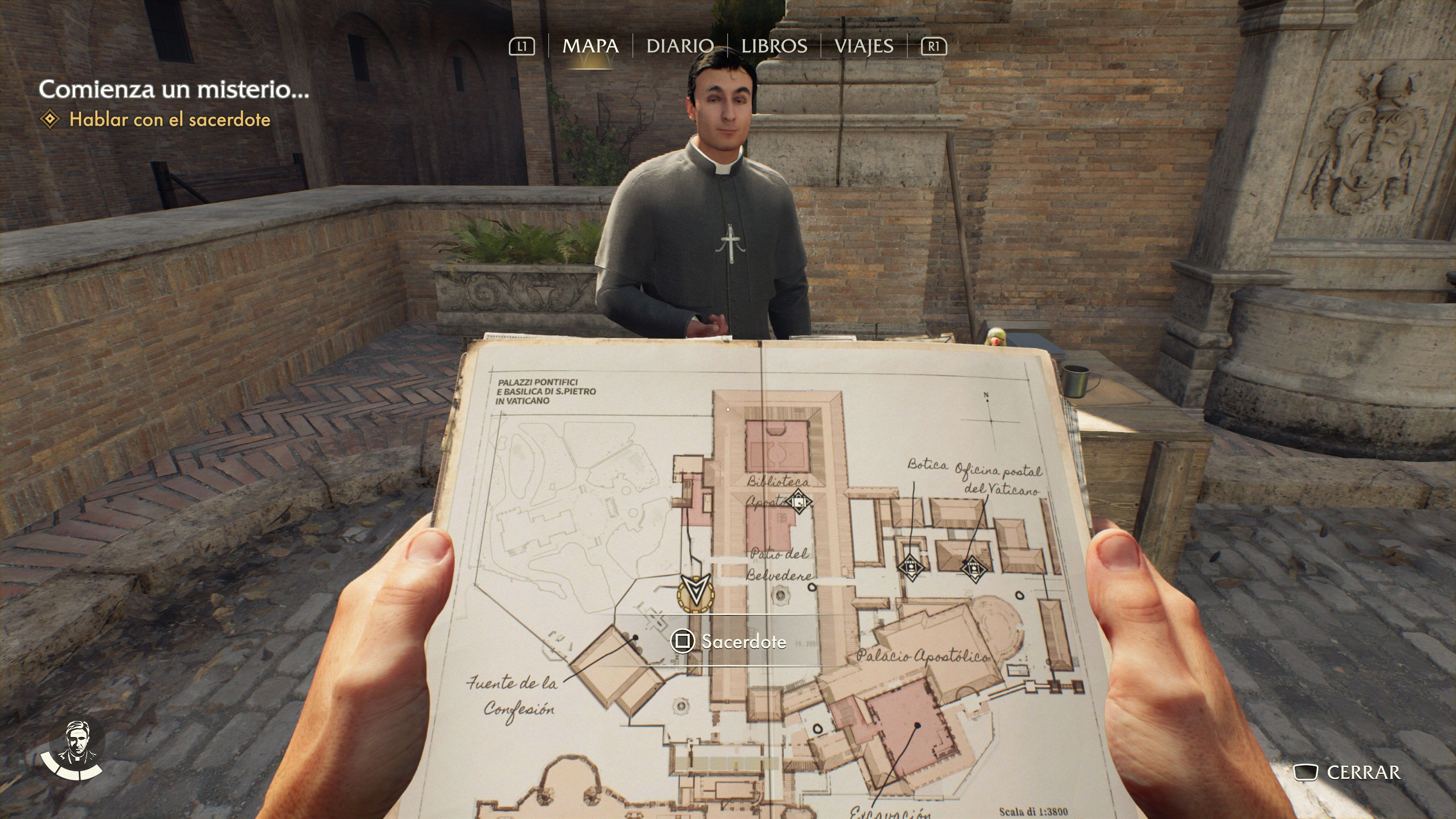
Task: Open the DIARIO tab
Action: coord(679,46)
